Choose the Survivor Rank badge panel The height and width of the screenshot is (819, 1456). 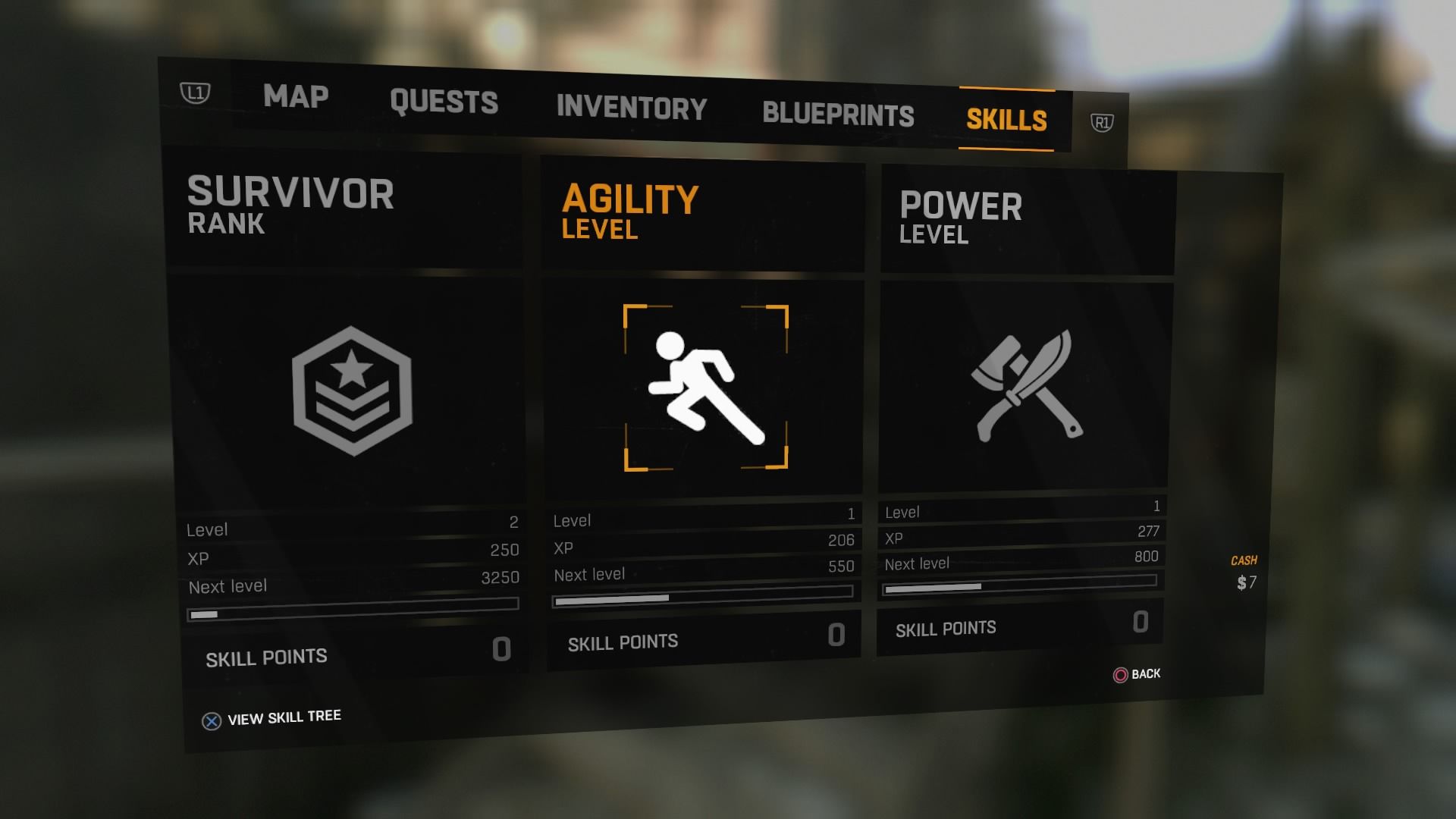pos(352,391)
